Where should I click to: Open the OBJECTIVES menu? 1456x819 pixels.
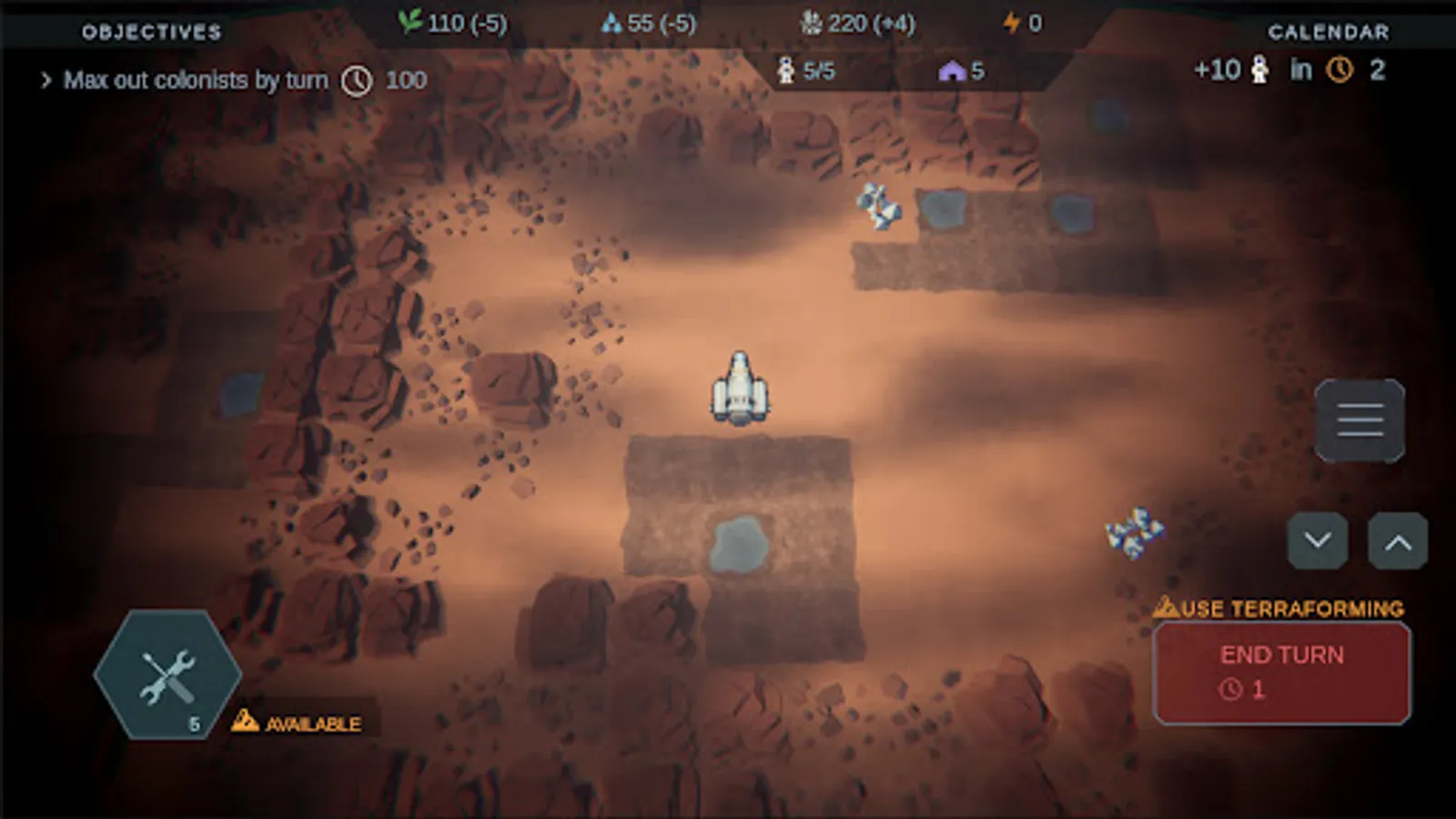click(x=151, y=31)
